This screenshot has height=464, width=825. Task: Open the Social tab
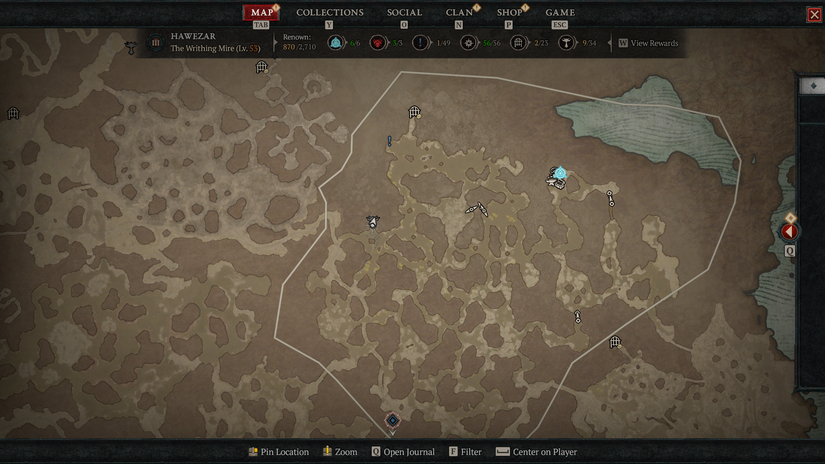pyautogui.click(x=404, y=12)
